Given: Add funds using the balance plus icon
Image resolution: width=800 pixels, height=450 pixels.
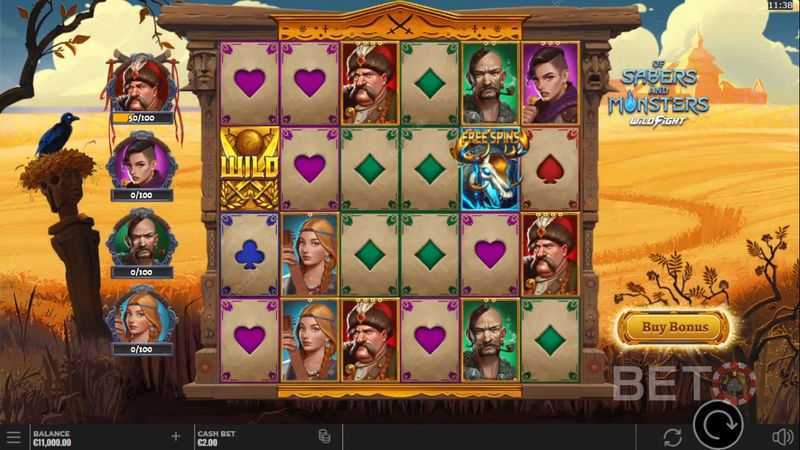Looking at the screenshot, I should click(x=176, y=436).
